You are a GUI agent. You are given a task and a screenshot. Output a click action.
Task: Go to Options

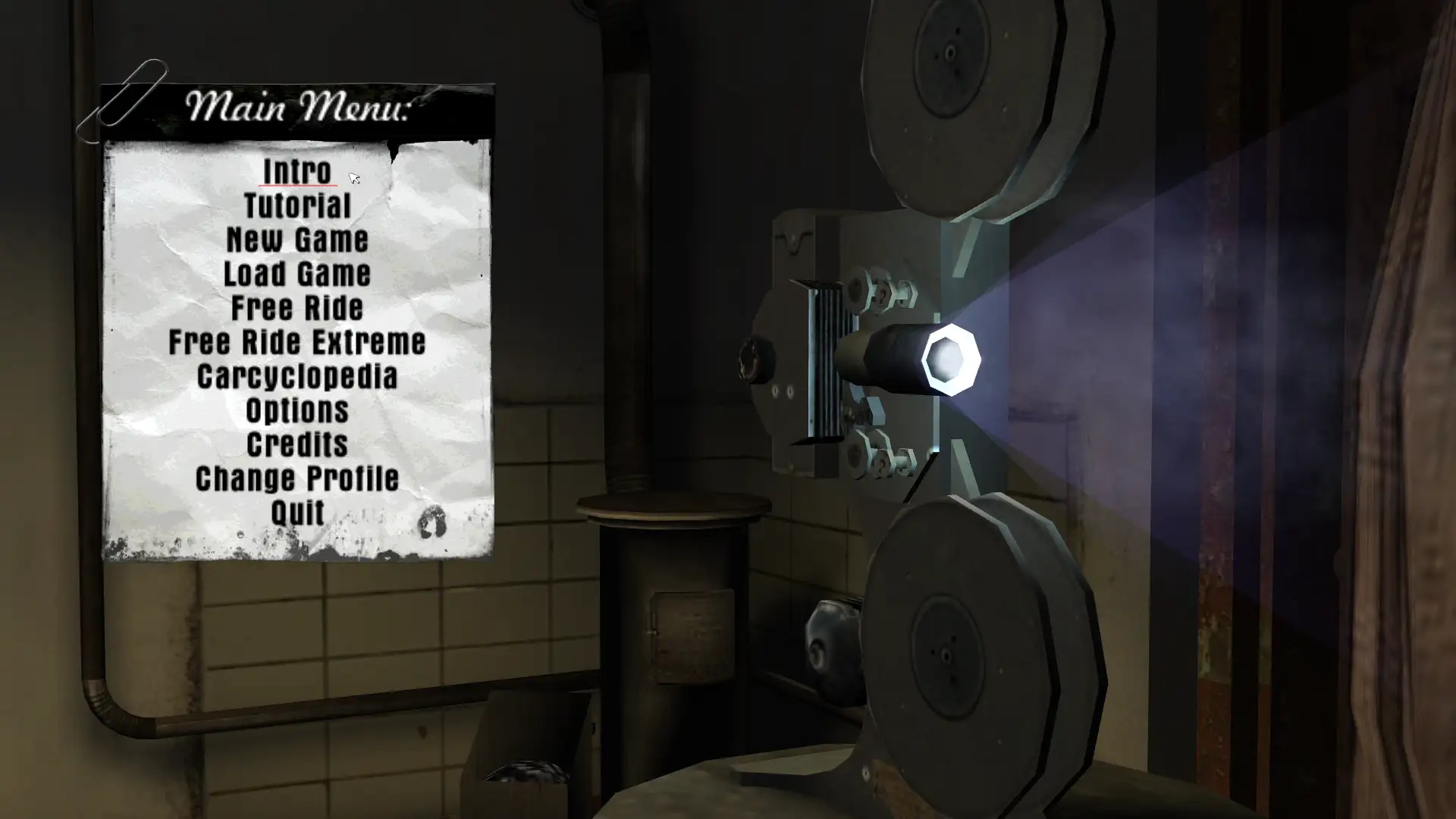[297, 410]
